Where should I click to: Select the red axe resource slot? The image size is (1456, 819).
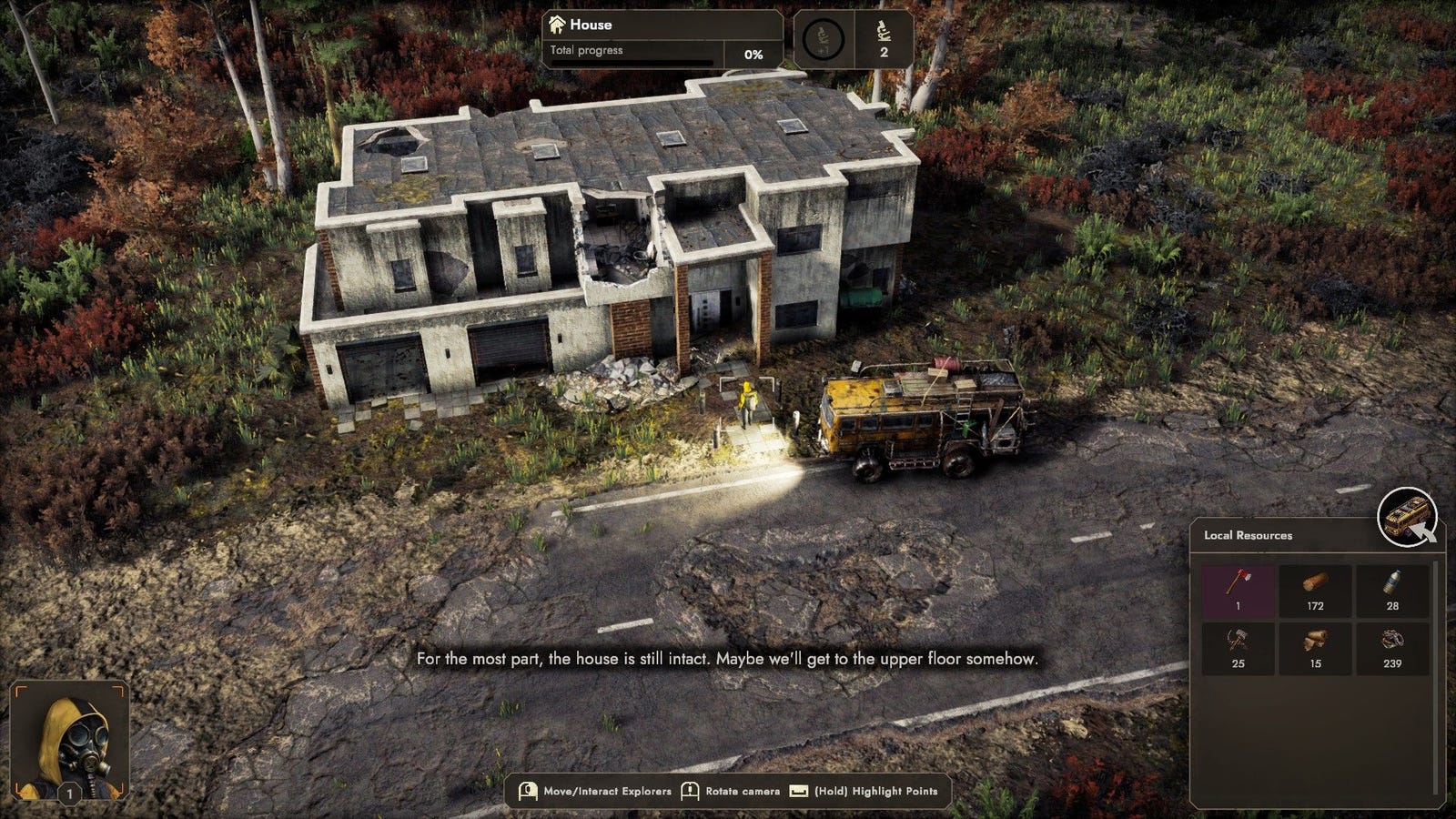click(1238, 590)
